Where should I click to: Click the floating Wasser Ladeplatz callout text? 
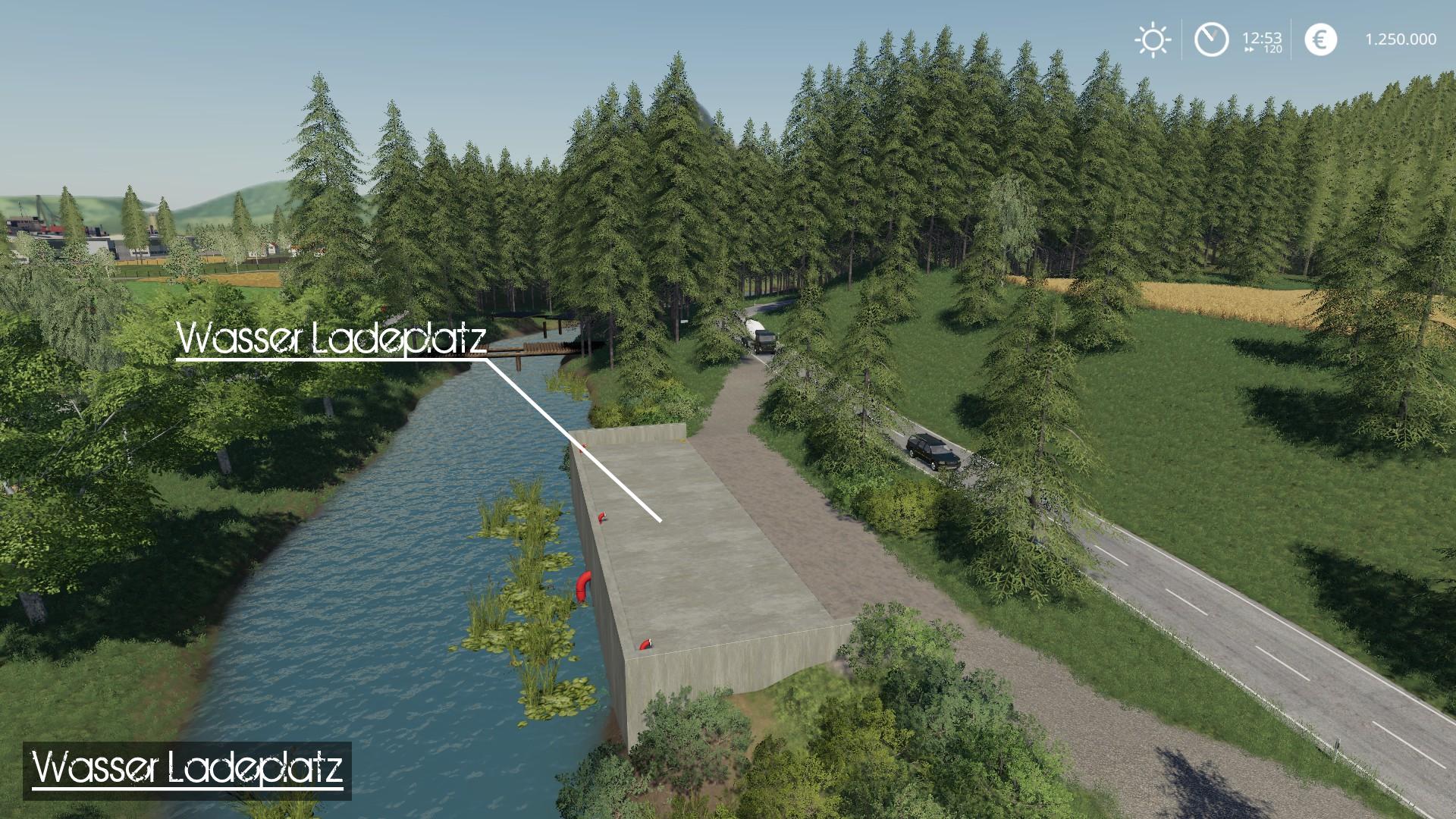(332, 341)
